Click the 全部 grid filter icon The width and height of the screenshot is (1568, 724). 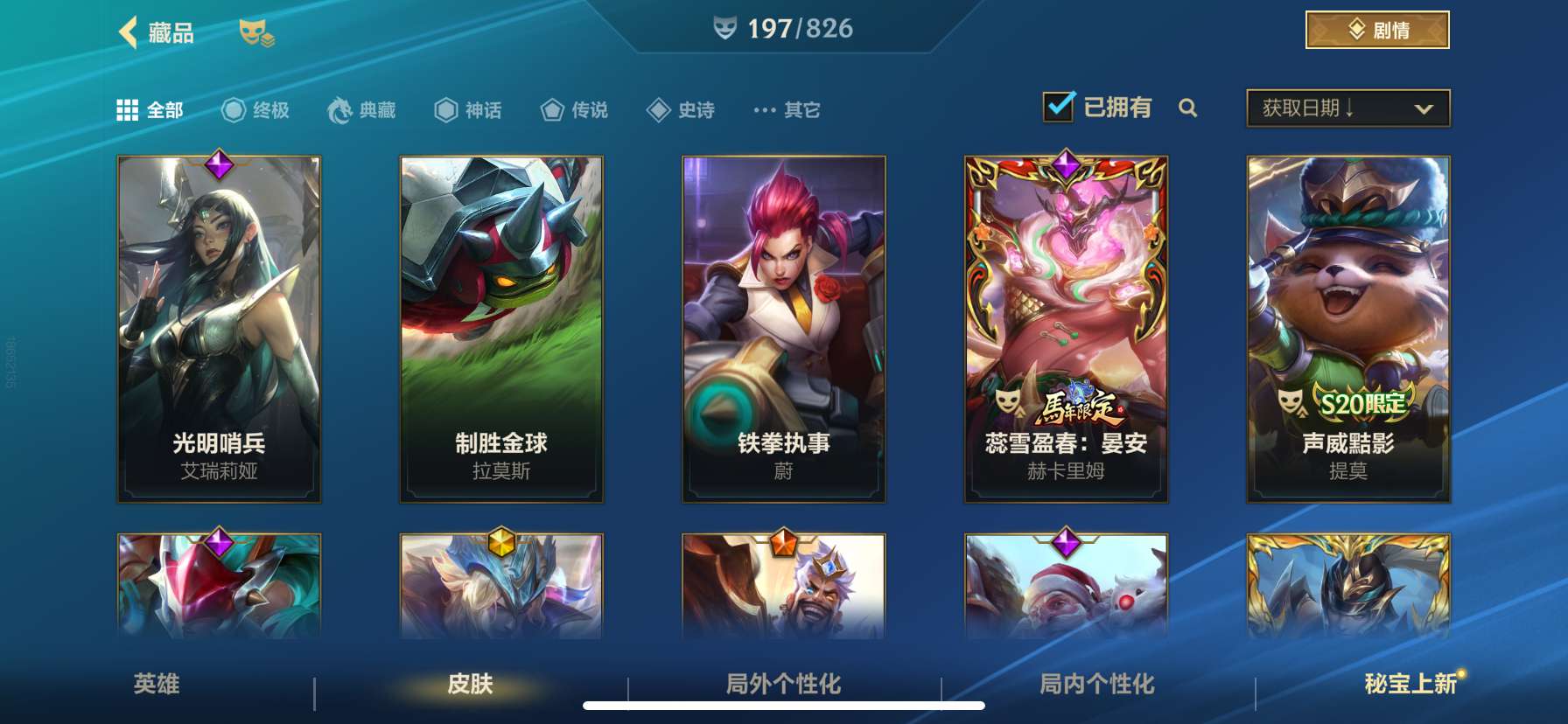coord(125,109)
